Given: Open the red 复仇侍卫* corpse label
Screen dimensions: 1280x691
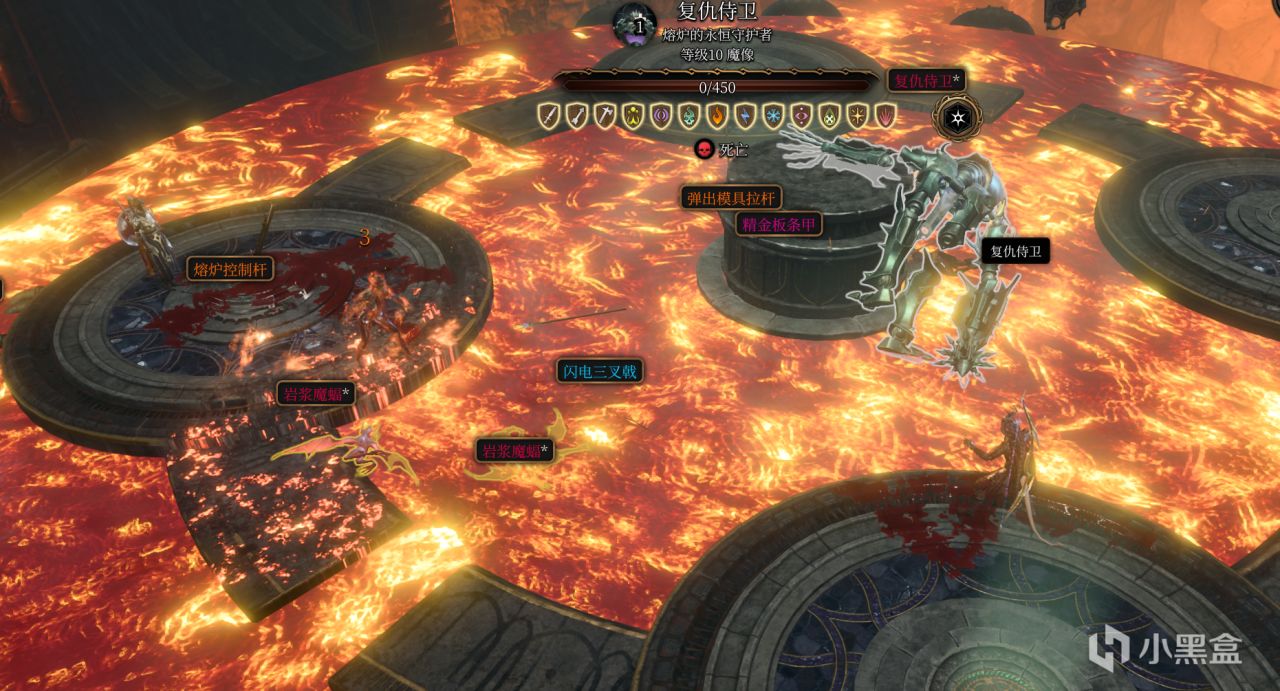Looking at the screenshot, I should (x=926, y=80).
